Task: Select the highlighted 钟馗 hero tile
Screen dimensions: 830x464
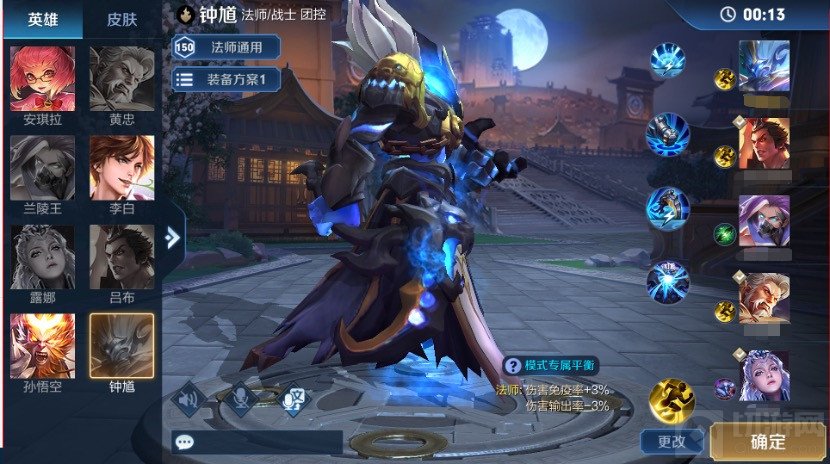Action: click(122, 347)
